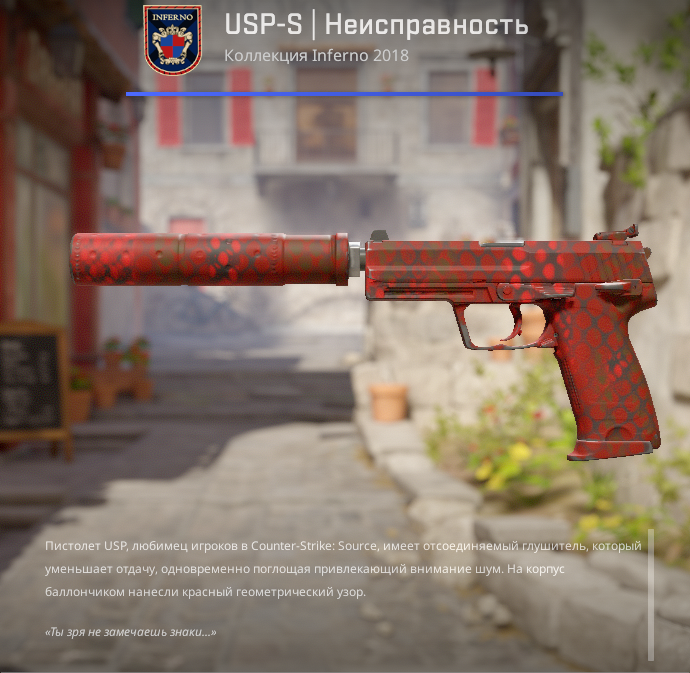Click the Inferno collection badge icon
690x673 pixels.
click(x=172, y=40)
